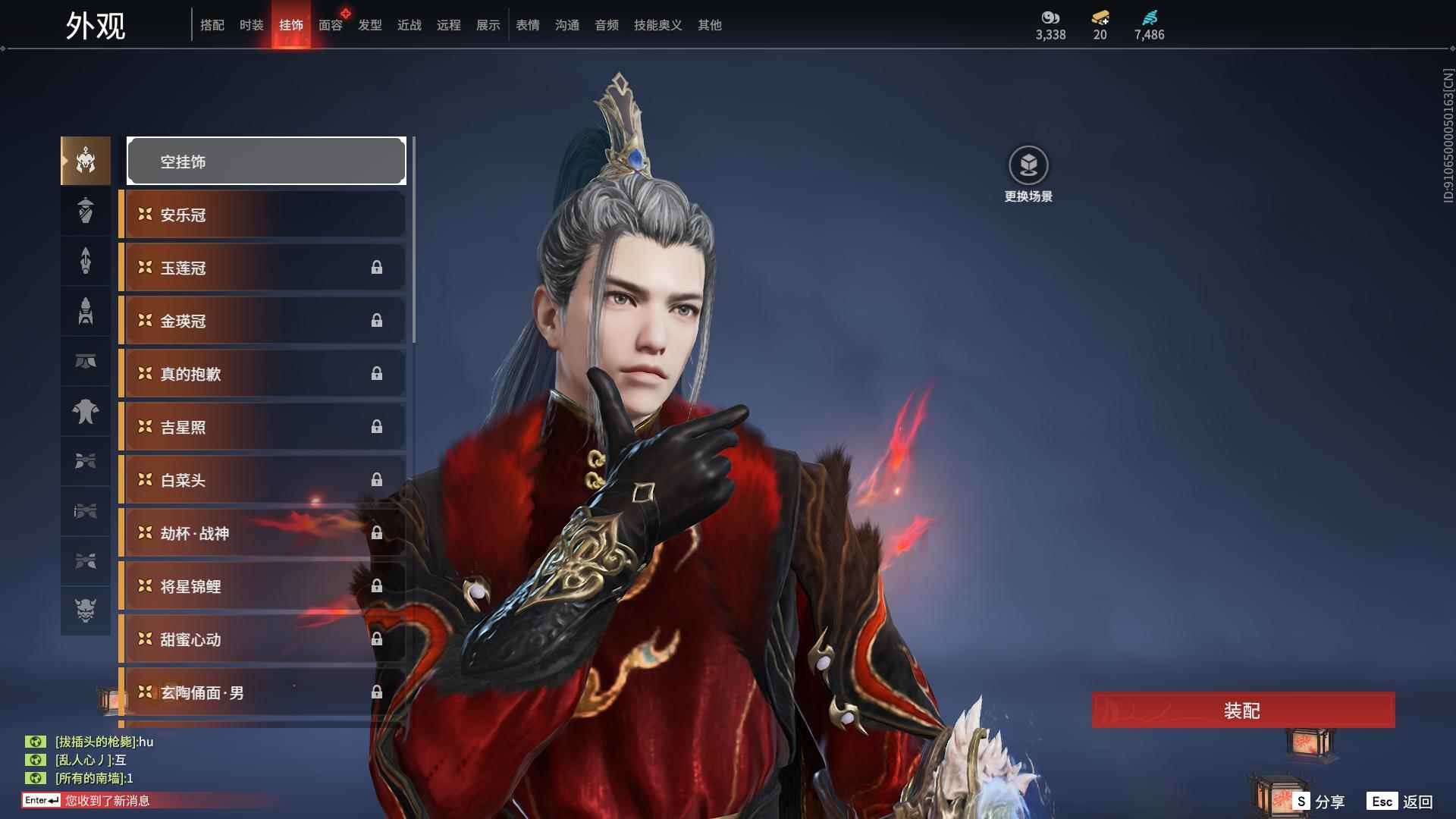Choose the 空挂饰 empty accessory option
1456x819 pixels.
266,161
